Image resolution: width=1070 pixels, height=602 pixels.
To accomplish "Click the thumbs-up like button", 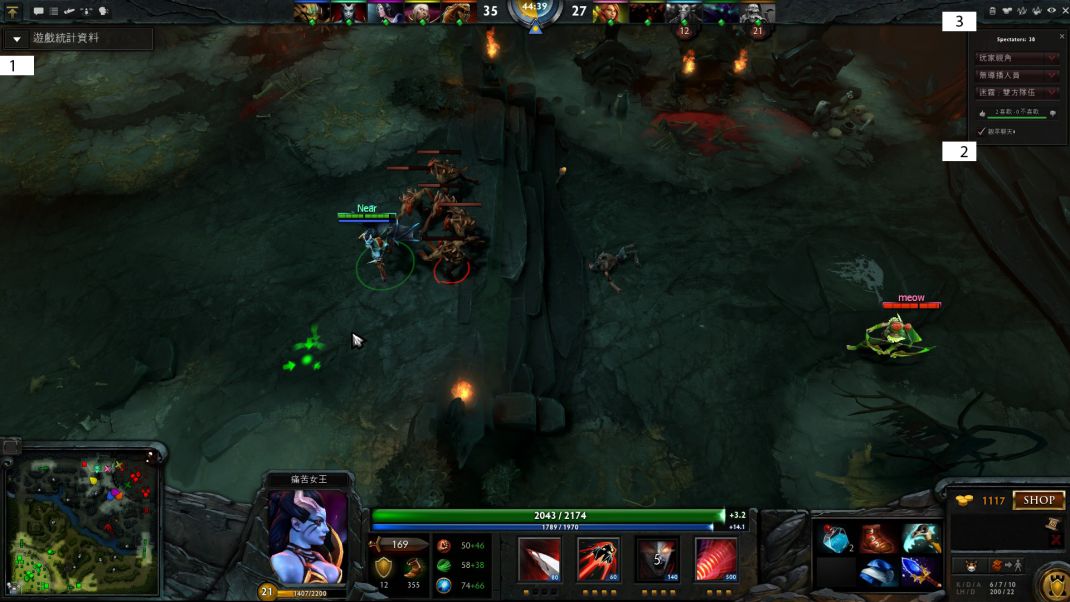I will (x=981, y=113).
